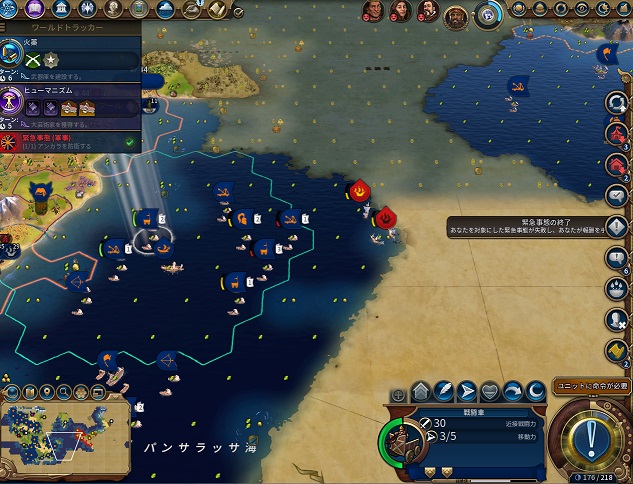Image resolution: width=633 pixels, height=484 pixels.
Task: Open the technology tree from the top bar
Action: [x=10, y=8]
